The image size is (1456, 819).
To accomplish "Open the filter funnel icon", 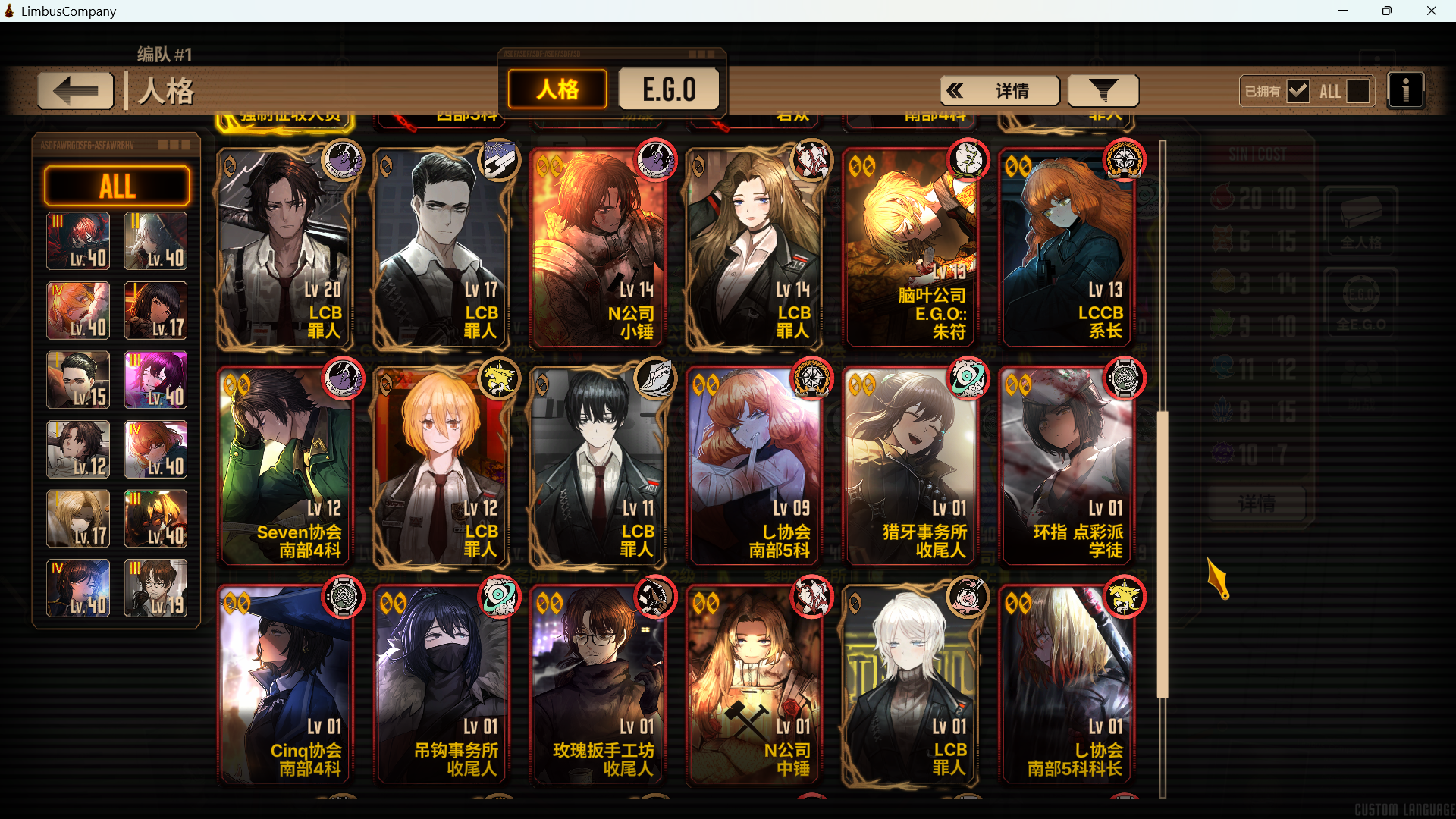I will coord(1103,90).
